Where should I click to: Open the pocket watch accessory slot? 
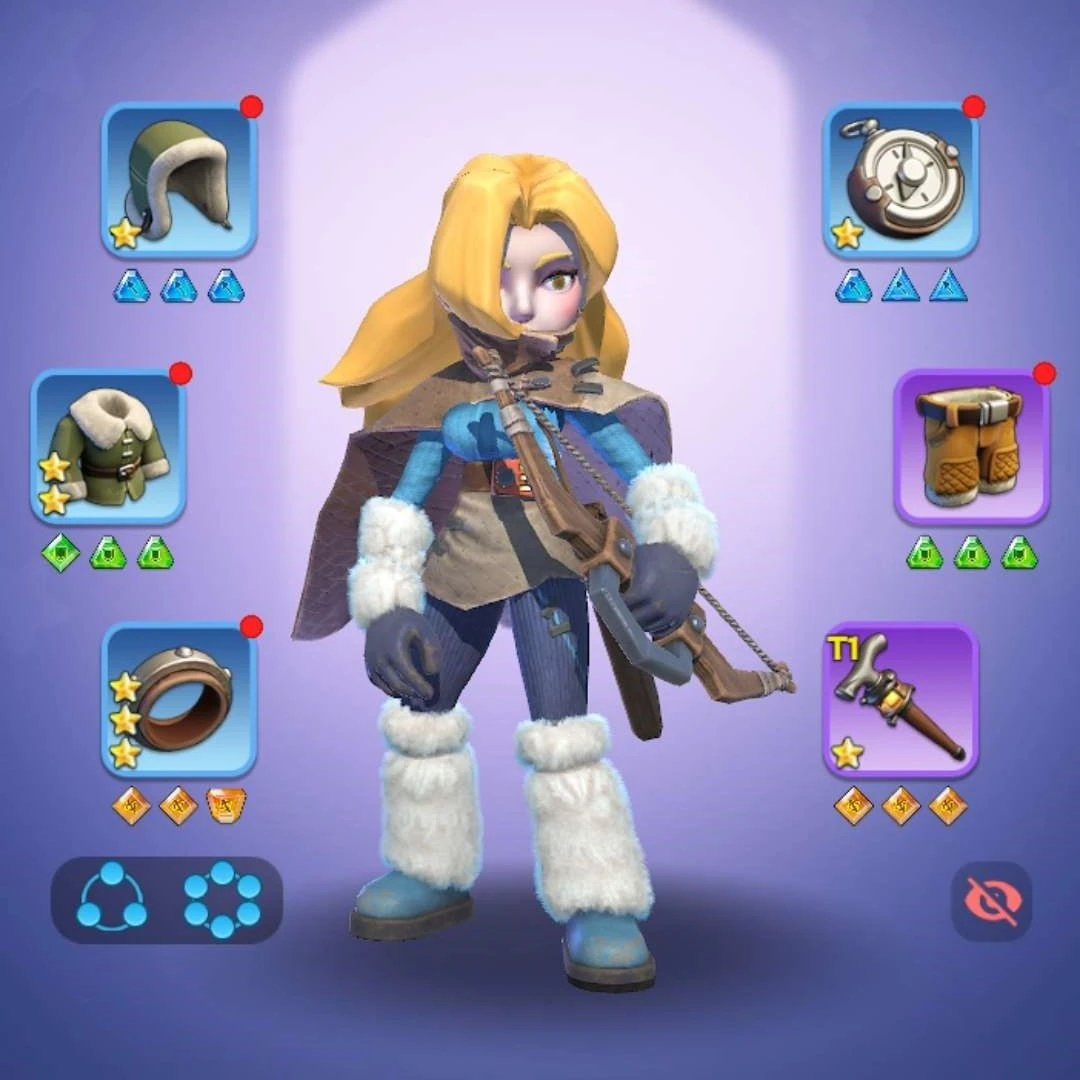click(900, 180)
